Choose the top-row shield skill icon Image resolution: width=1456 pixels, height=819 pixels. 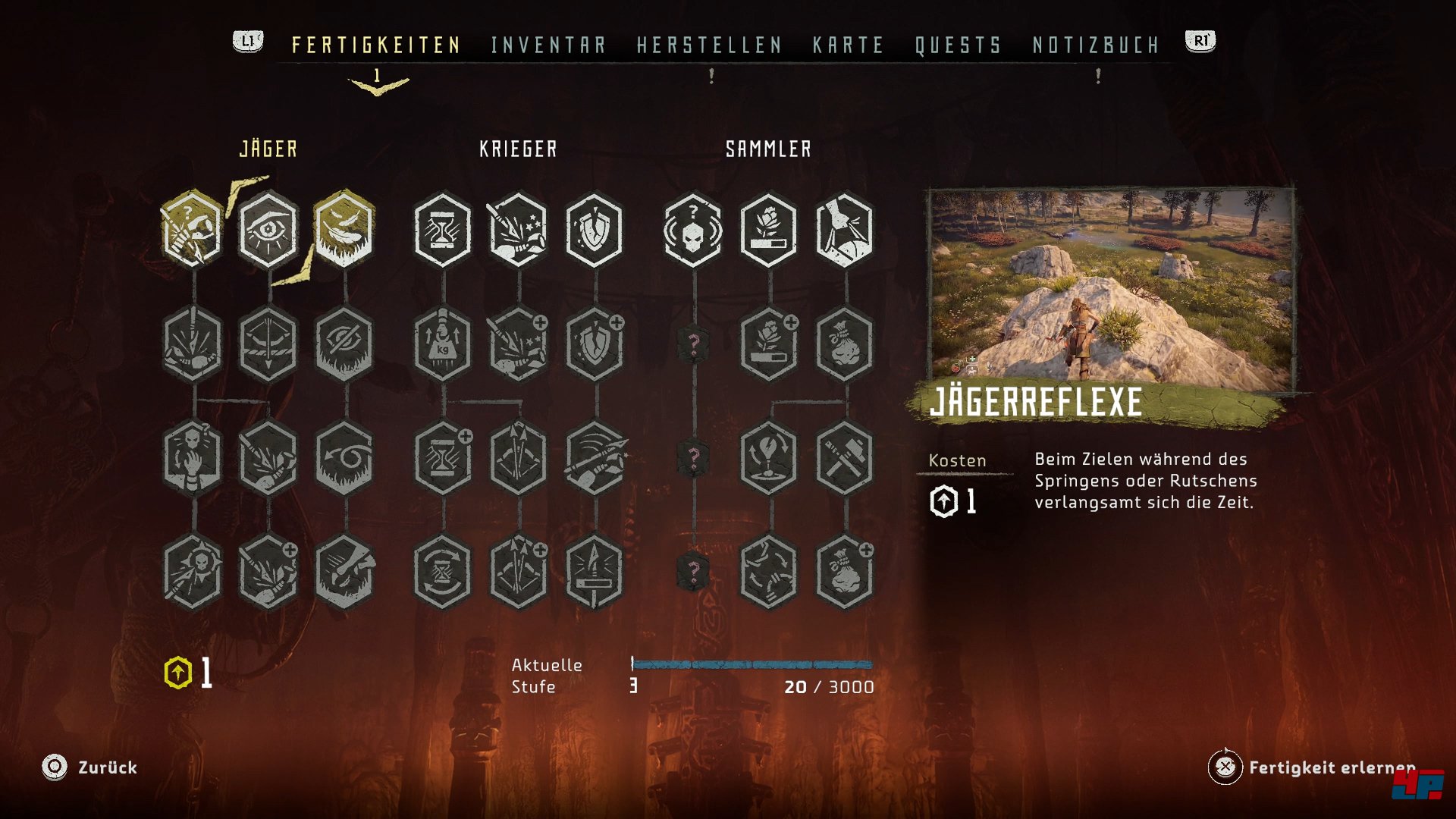coord(595,229)
